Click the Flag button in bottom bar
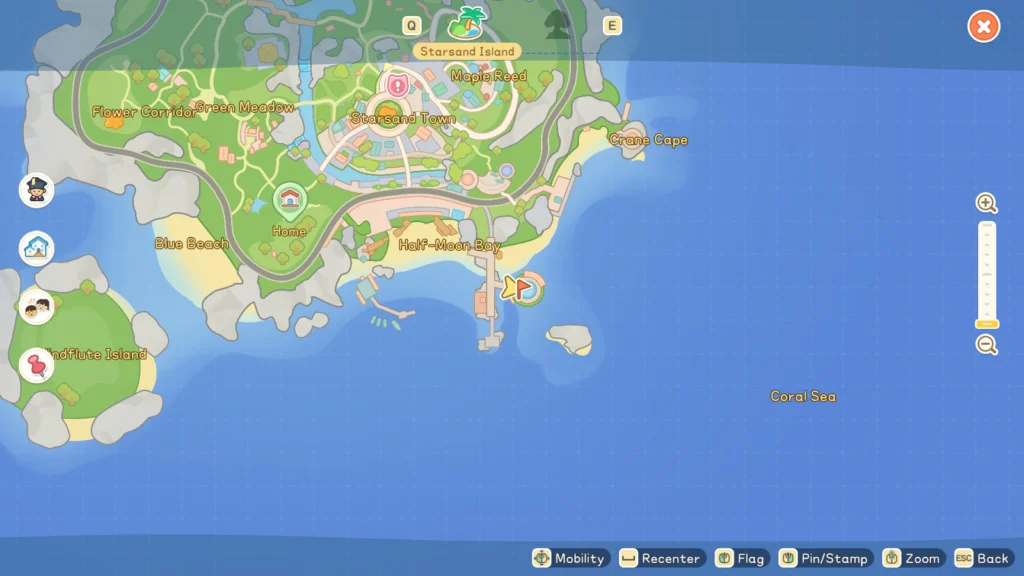Screen dimensions: 1024x576 click(740, 558)
